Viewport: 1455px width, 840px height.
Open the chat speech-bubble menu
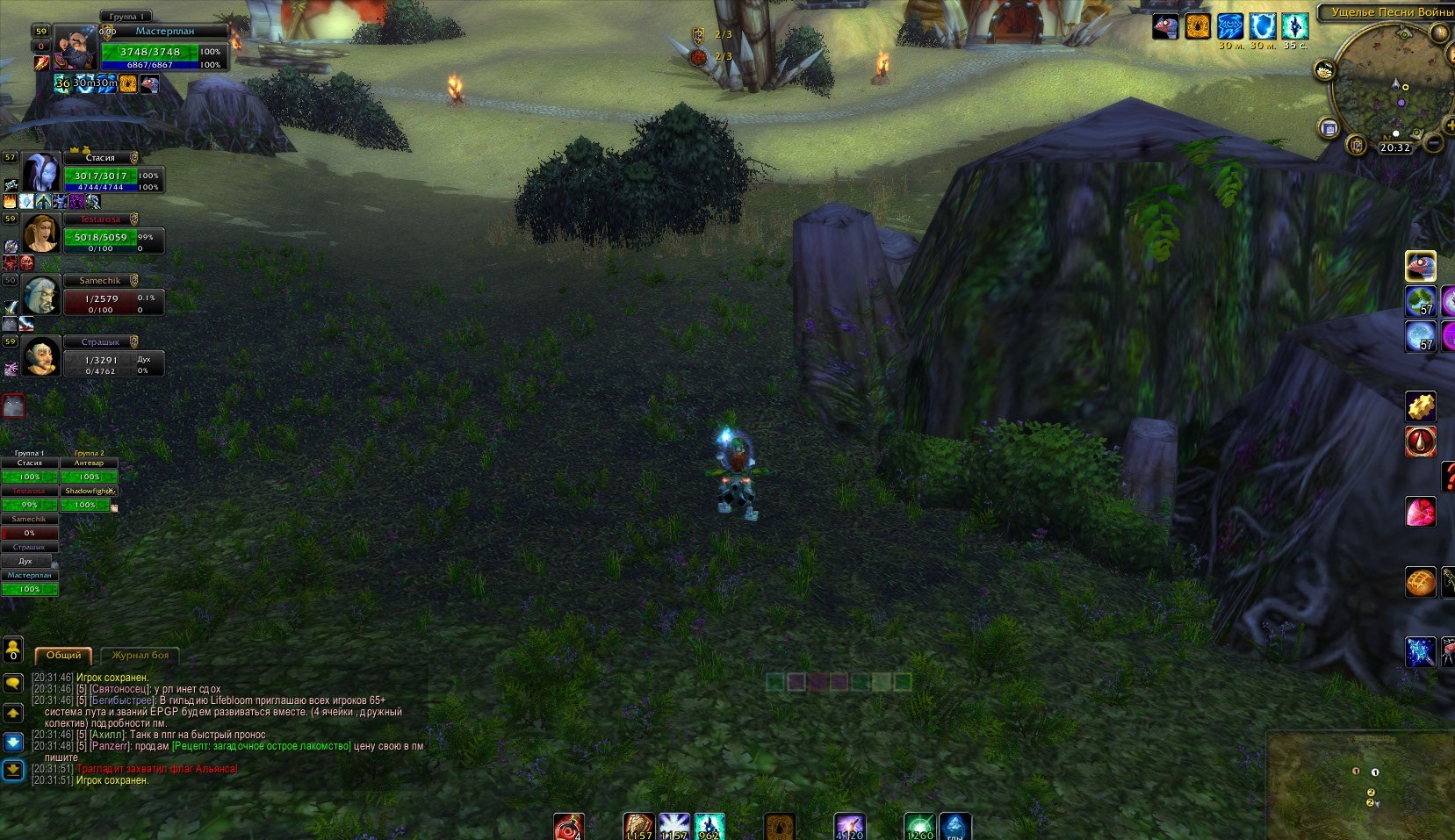[13, 683]
